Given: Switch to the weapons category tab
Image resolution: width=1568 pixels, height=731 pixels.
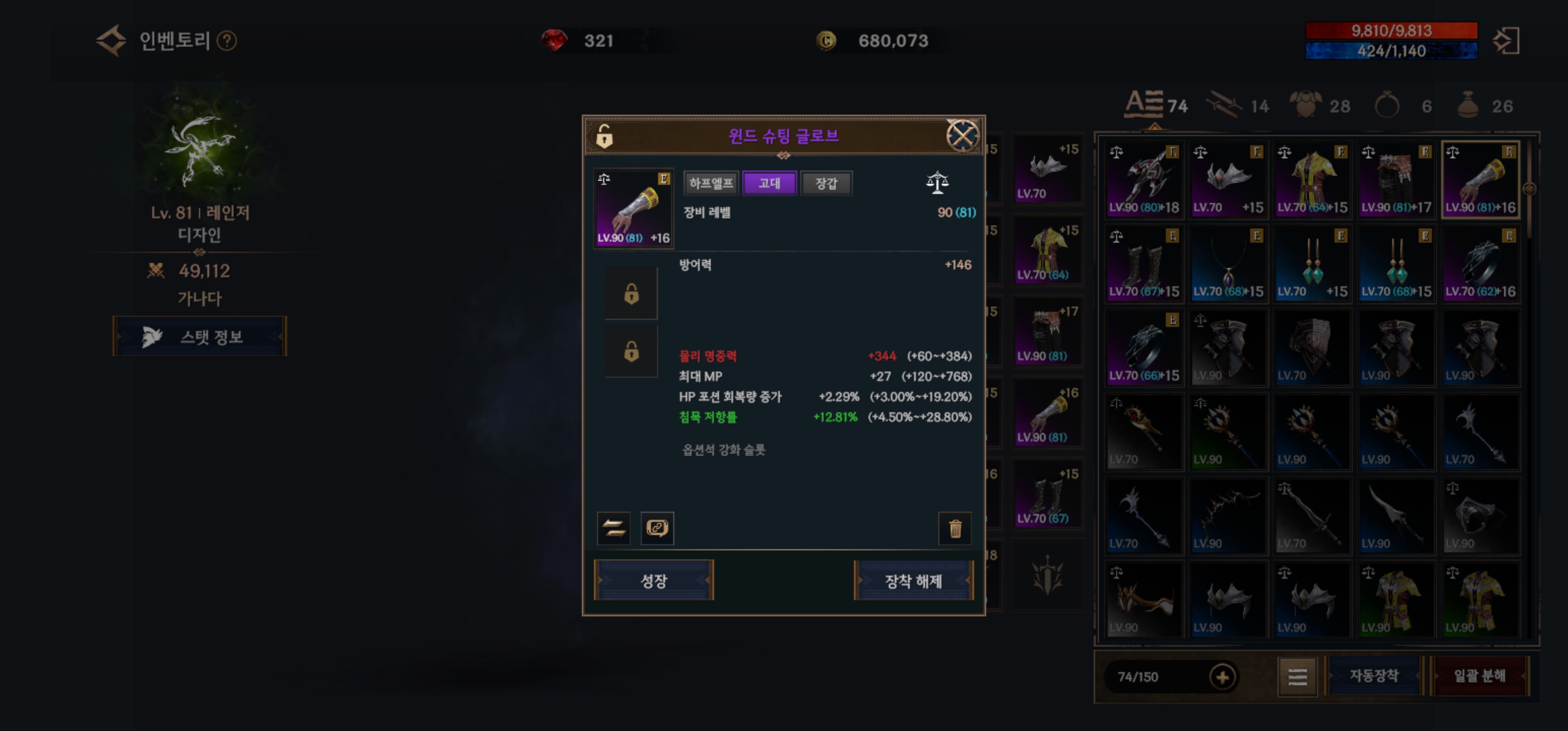Looking at the screenshot, I should (x=1225, y=106).
